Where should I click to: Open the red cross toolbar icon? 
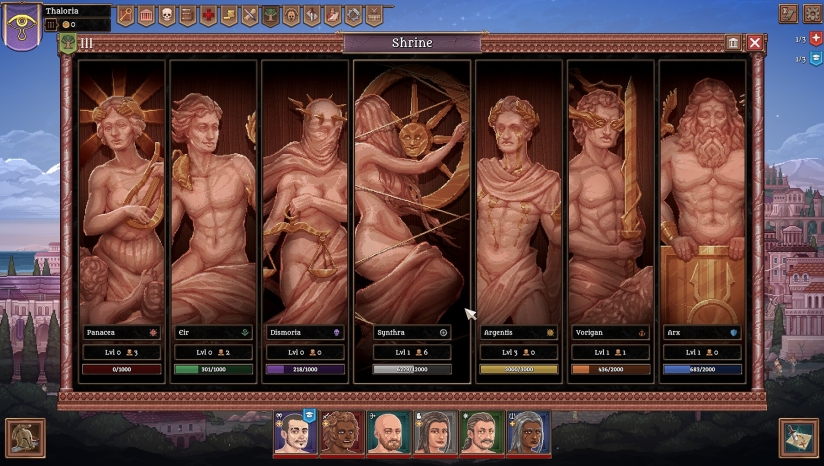pyautogui.click(x=208, y=15)
